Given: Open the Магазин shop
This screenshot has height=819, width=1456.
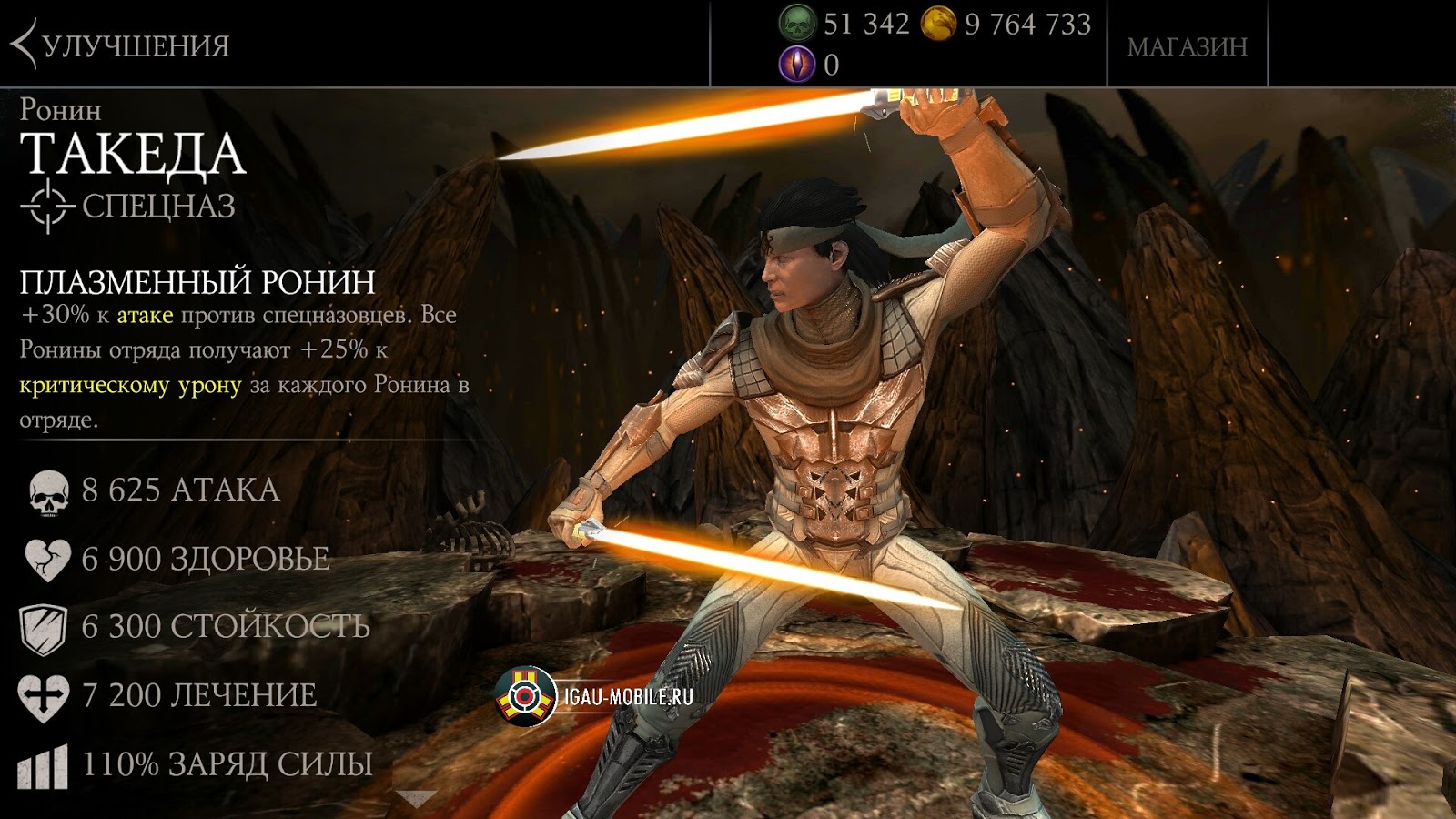Looking at the screenshot, I should point(1187,46).
